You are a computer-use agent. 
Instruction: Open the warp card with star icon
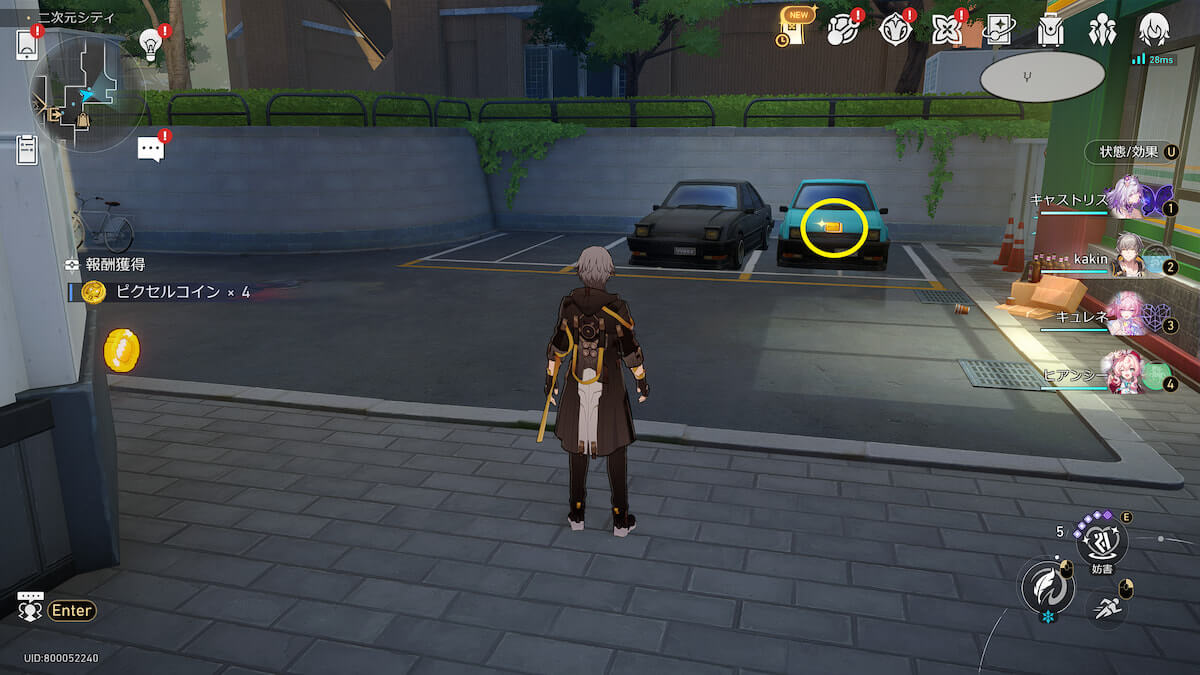click(998, 30)
